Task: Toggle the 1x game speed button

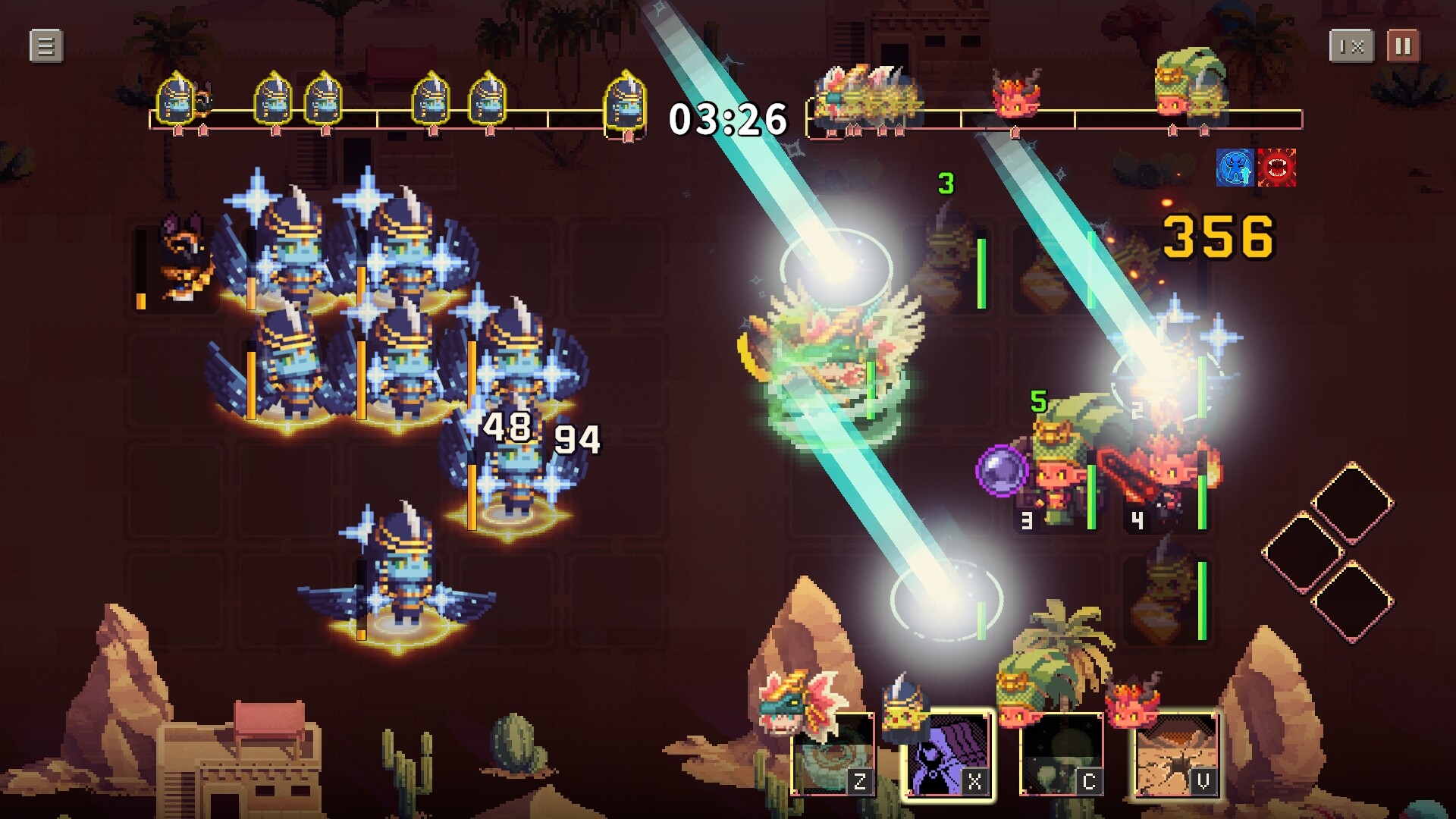Action: pyautogui.click(x=1351, y=46)
